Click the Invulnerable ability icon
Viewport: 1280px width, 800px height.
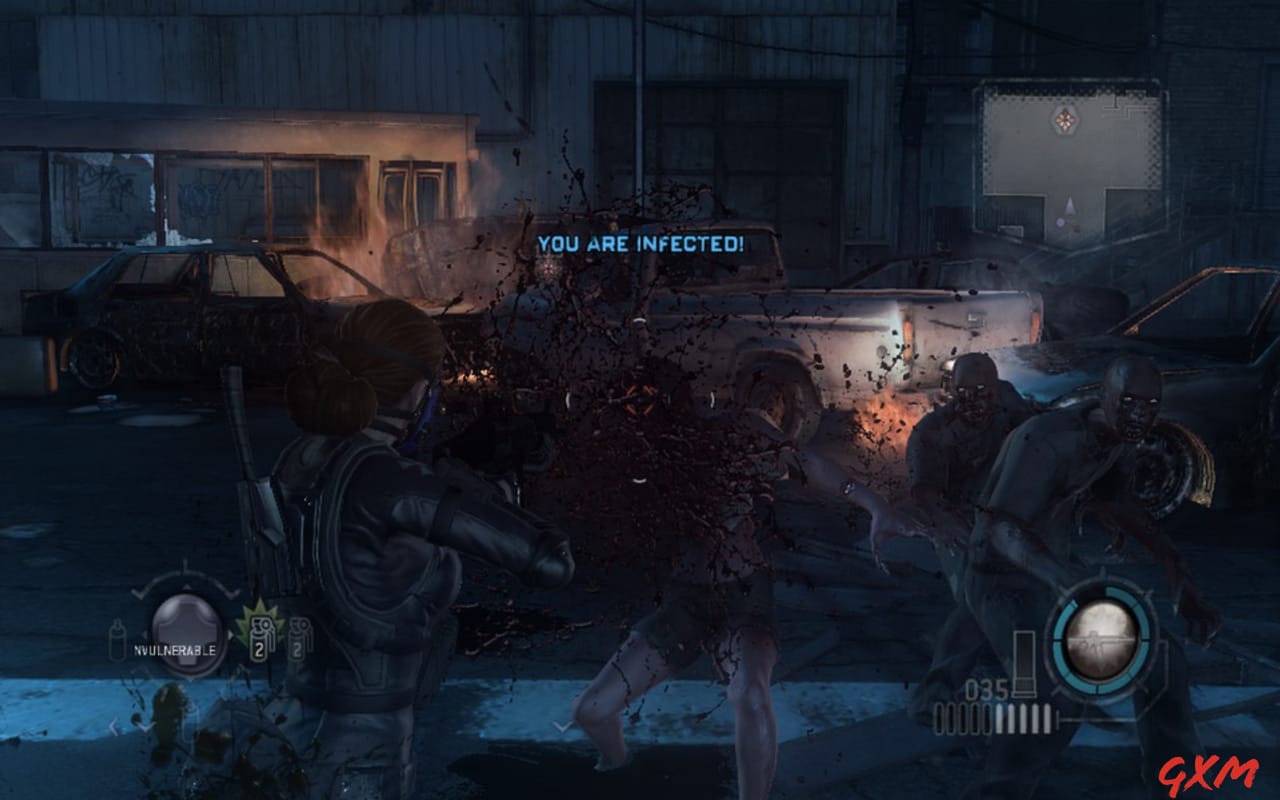point(187,630)
